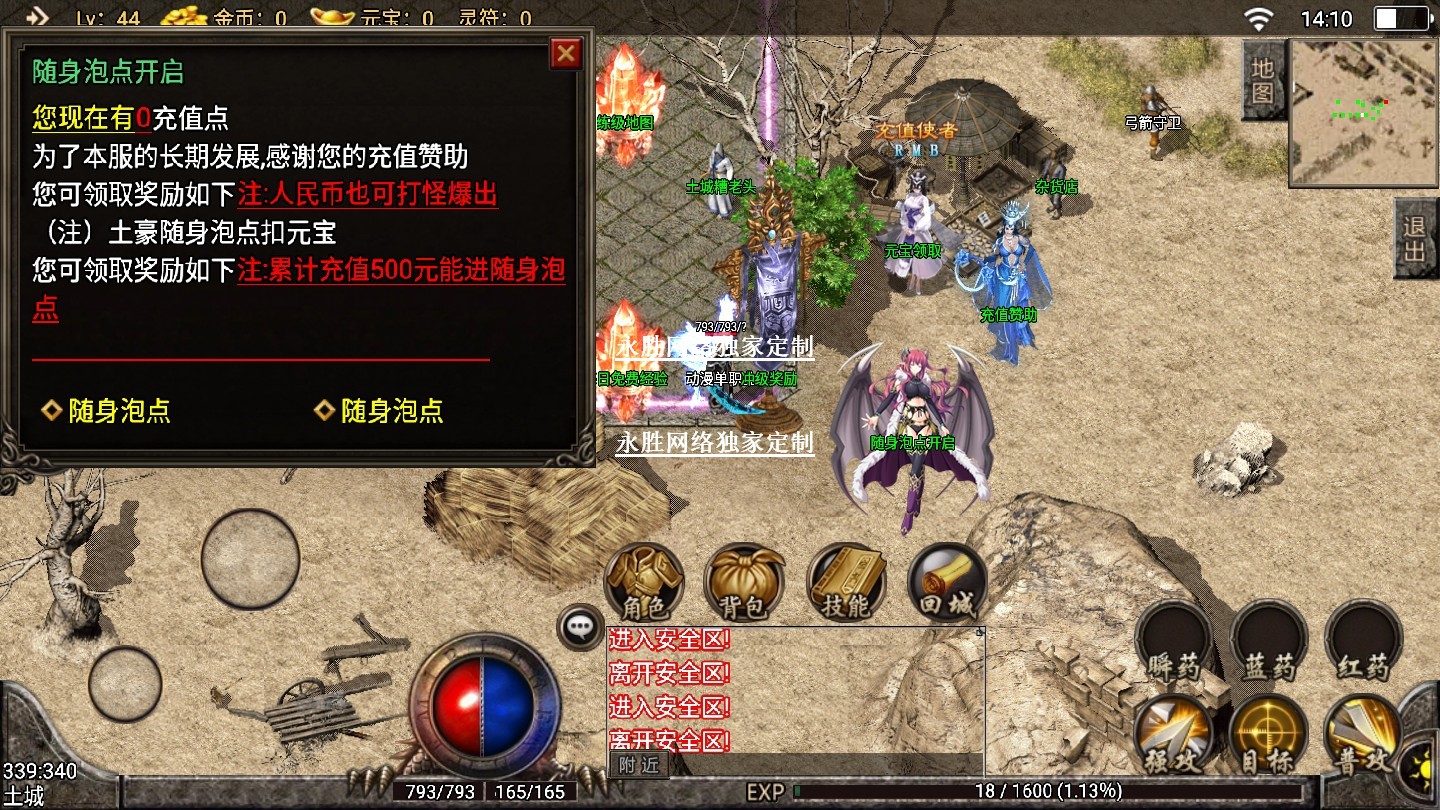Click the minimap in the corner
This screenshot has height=810, width=1440.
[1363, 112]
